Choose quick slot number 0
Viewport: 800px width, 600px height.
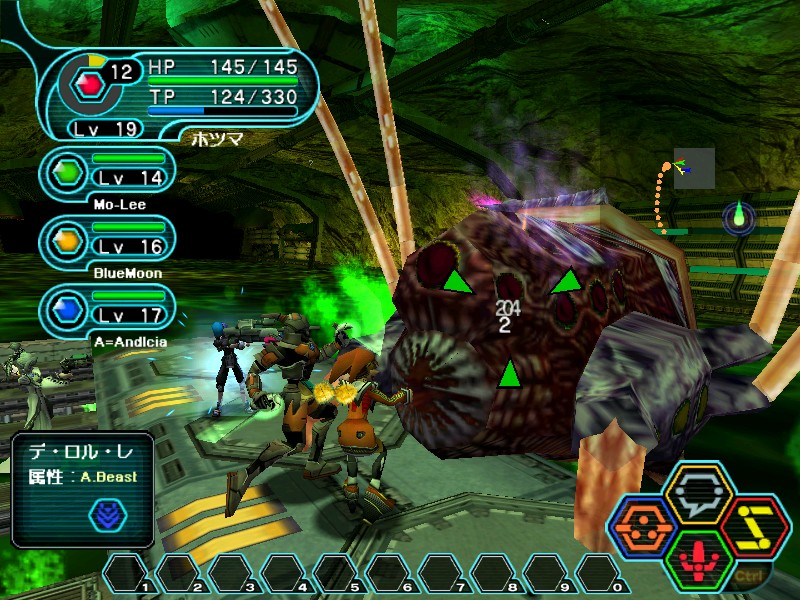(599, 574)
